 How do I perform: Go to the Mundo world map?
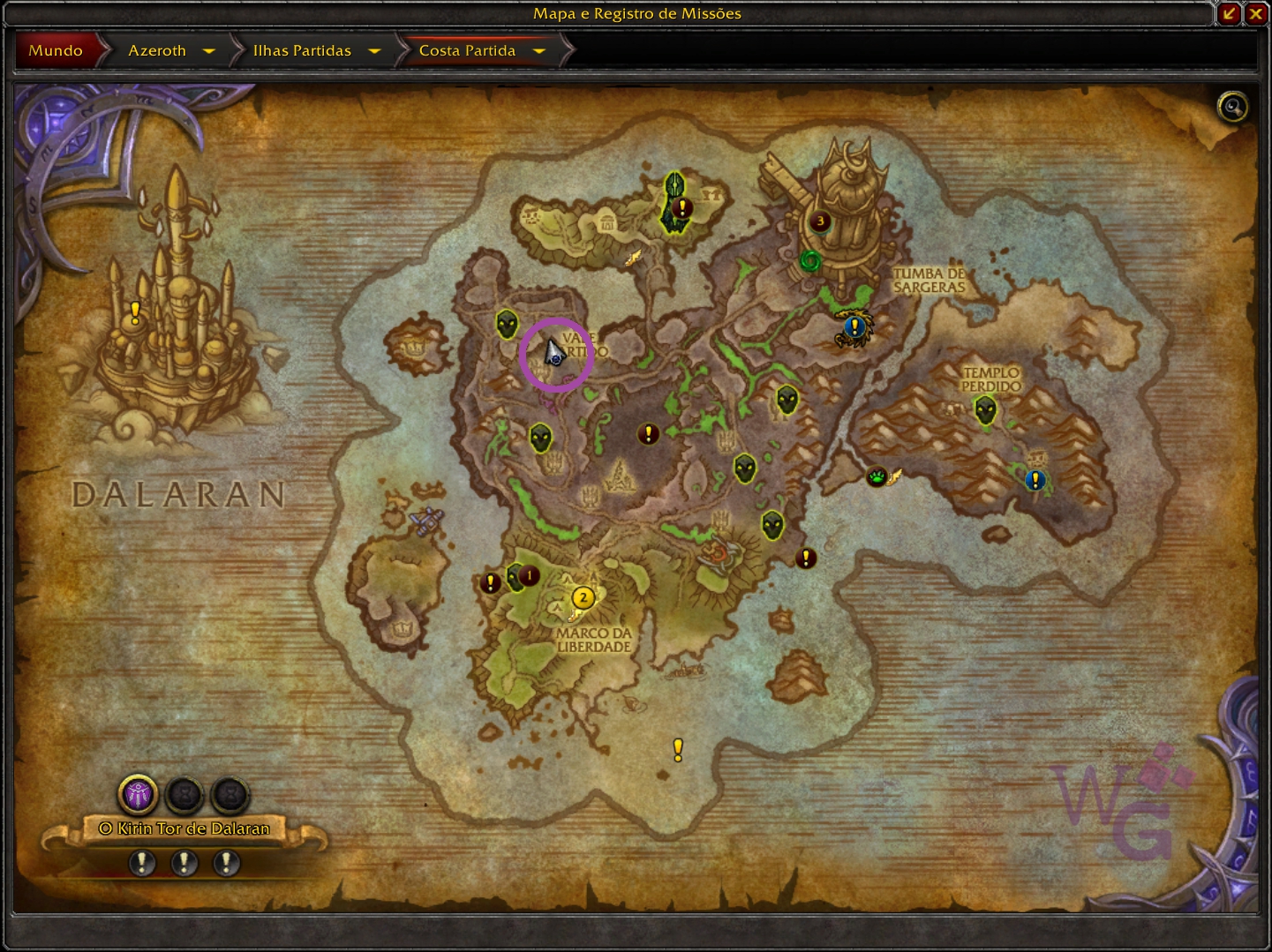[56, 50]
